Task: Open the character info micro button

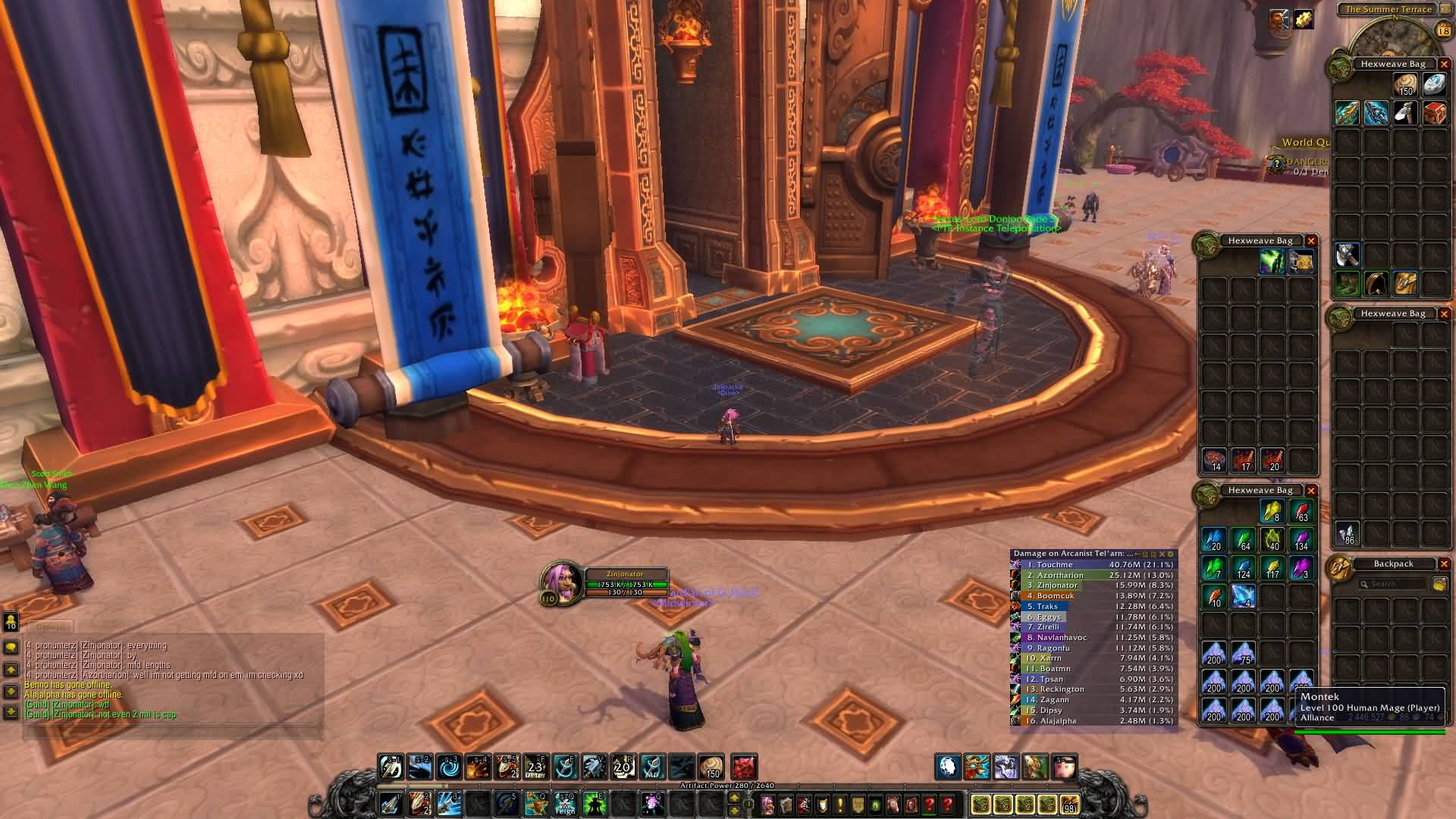Action: point(768,804)
